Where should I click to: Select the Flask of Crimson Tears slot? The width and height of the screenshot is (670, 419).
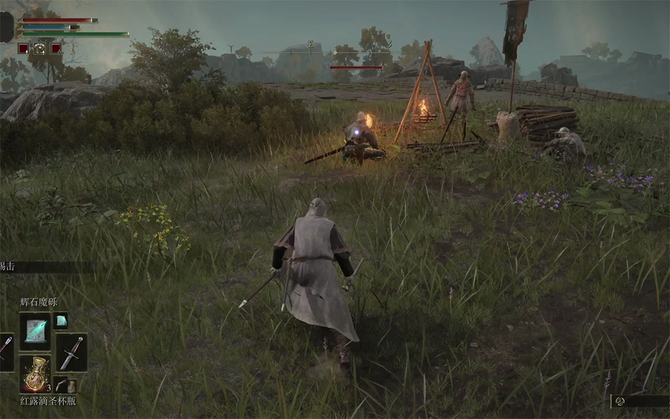[35, 374]
